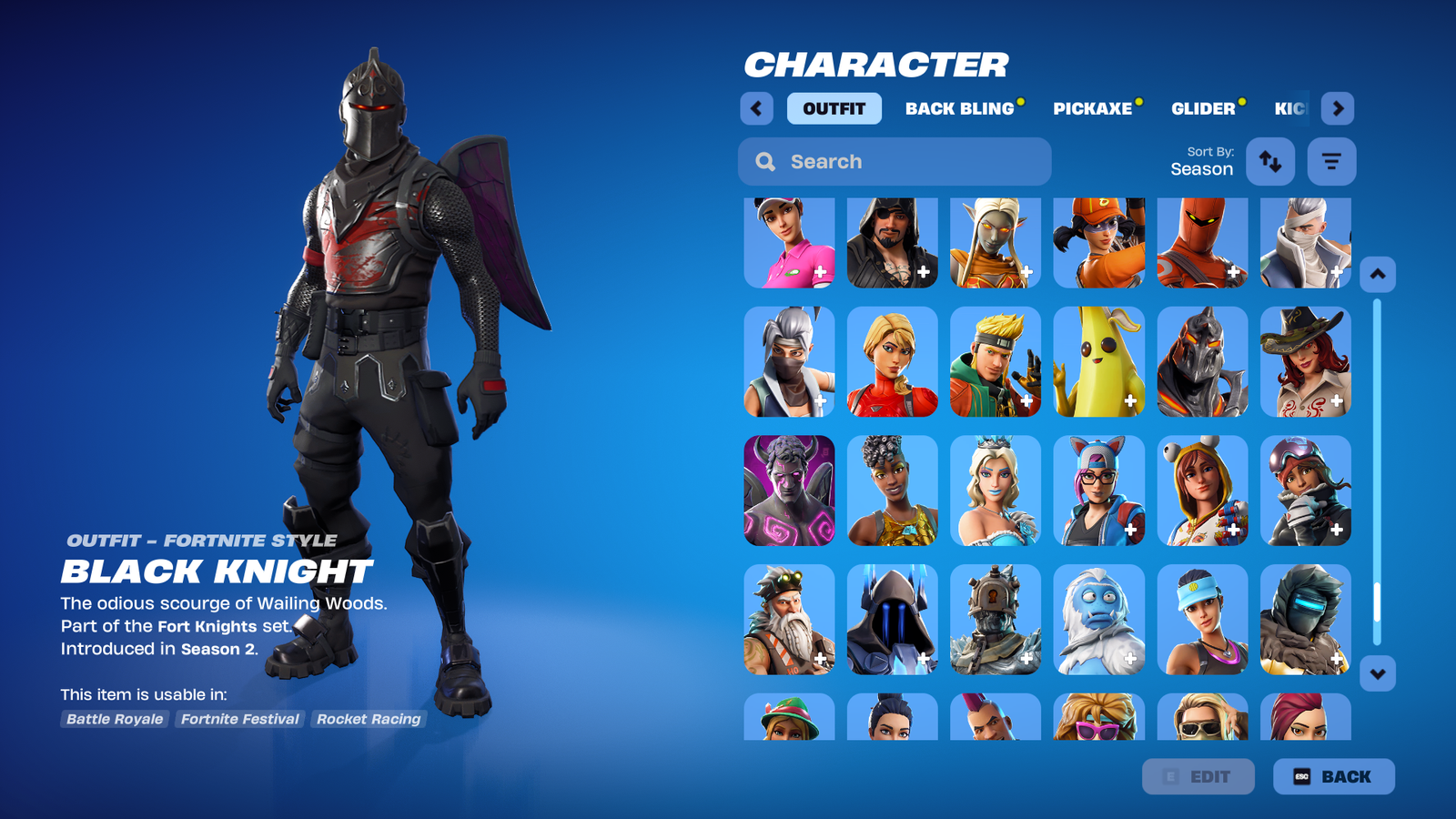Image resolution: width=1456 pixels, height=819 pixels.
Task: Select the OUTFIT tab
Action: pos(834,108)
